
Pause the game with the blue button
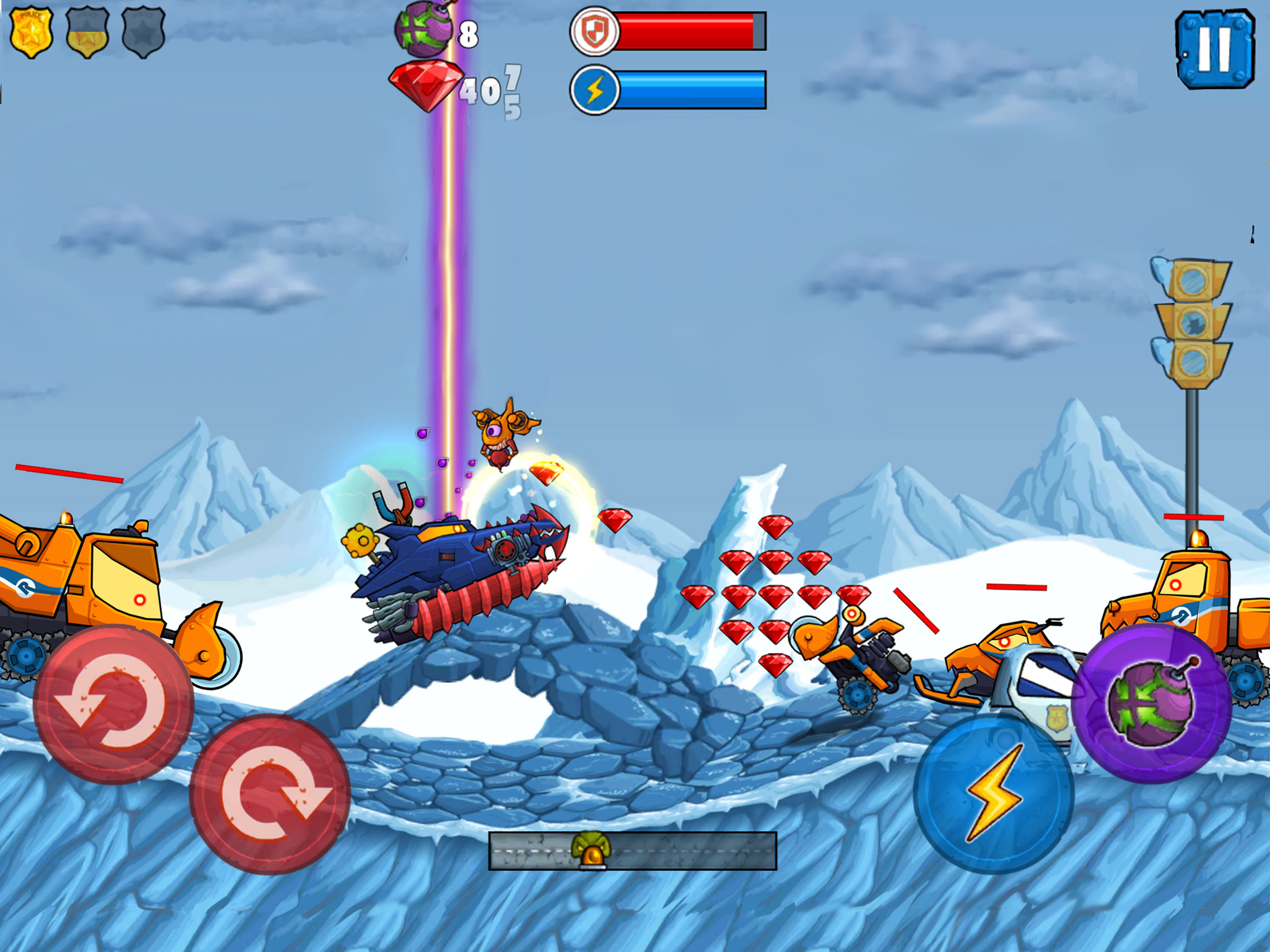1214,50
